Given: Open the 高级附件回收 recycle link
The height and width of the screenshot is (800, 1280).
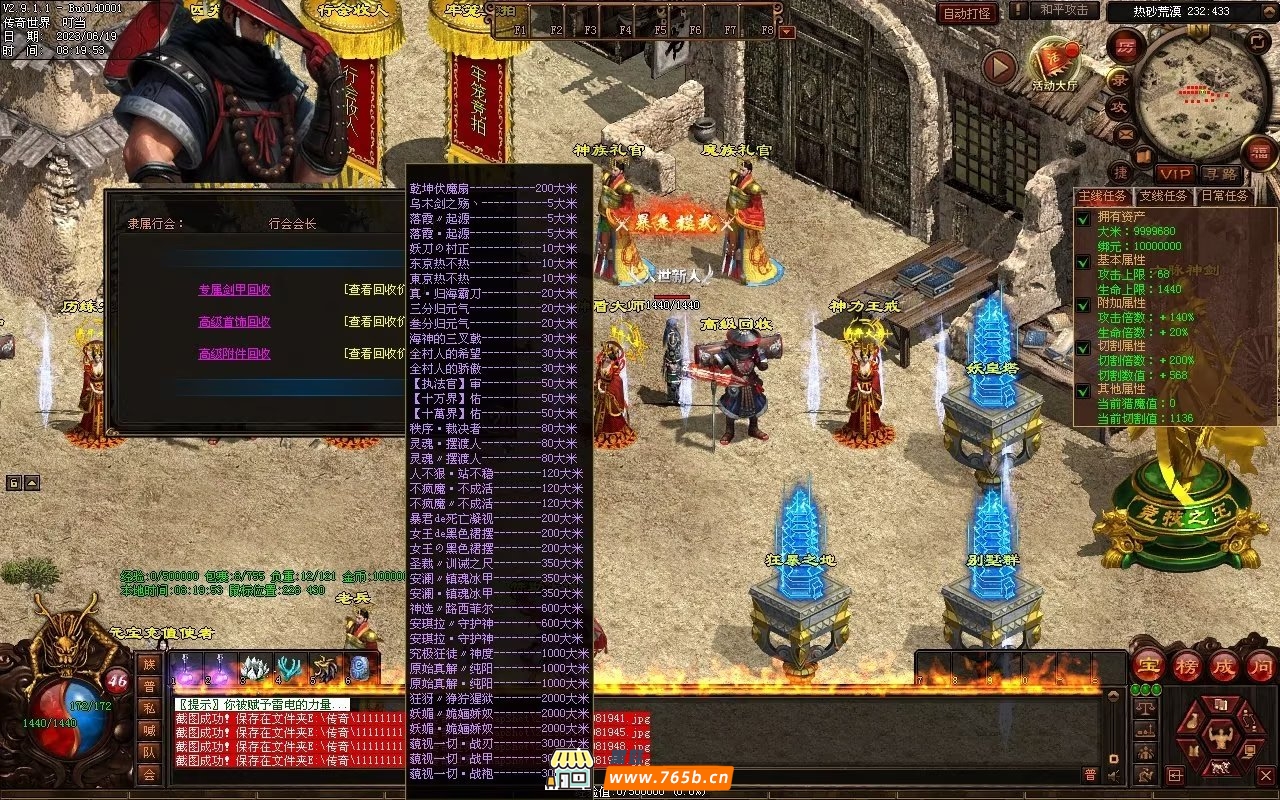Looking at the screenshot, I should [234, 354].
